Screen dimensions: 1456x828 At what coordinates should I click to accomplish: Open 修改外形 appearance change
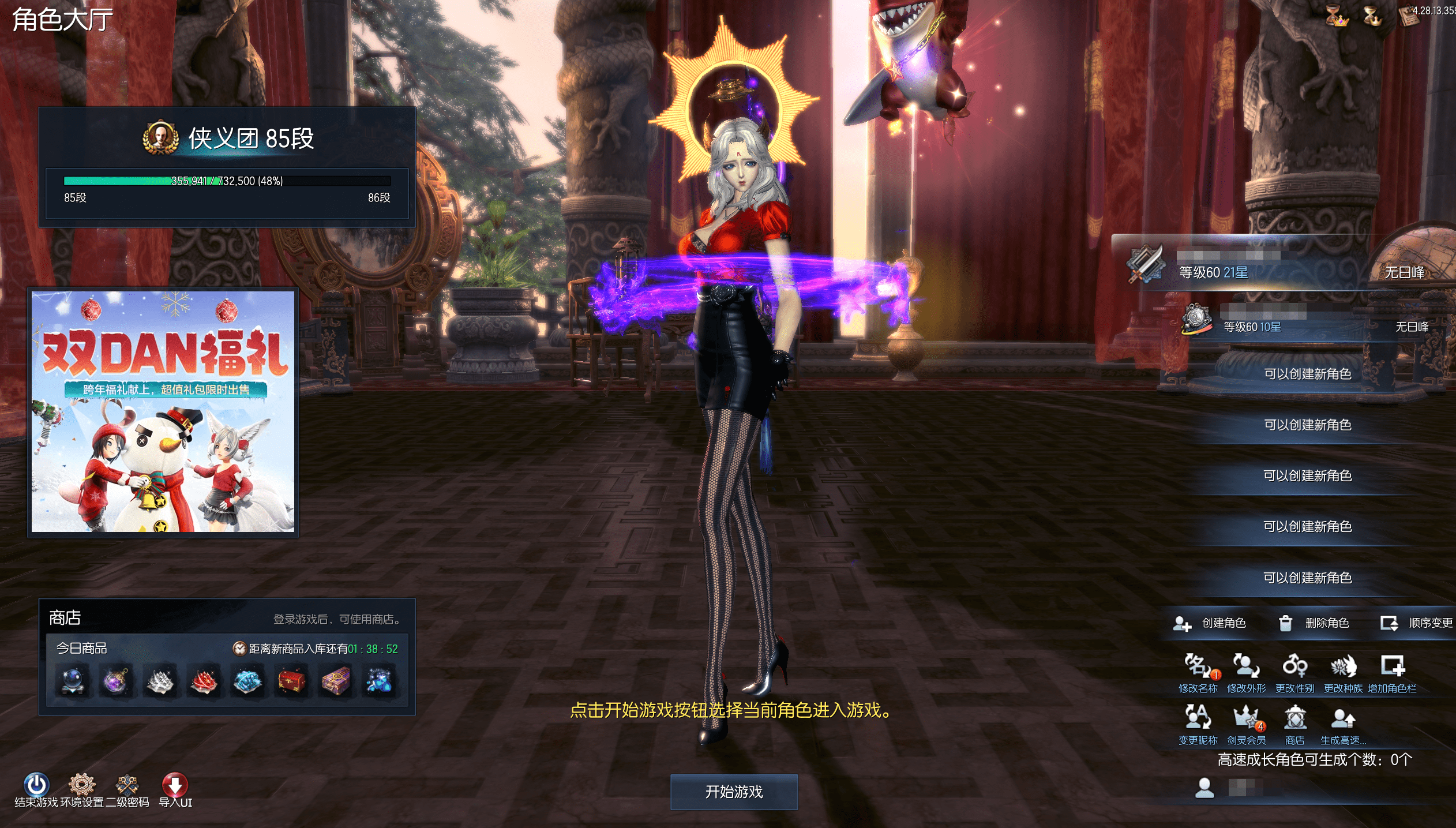1246,667
